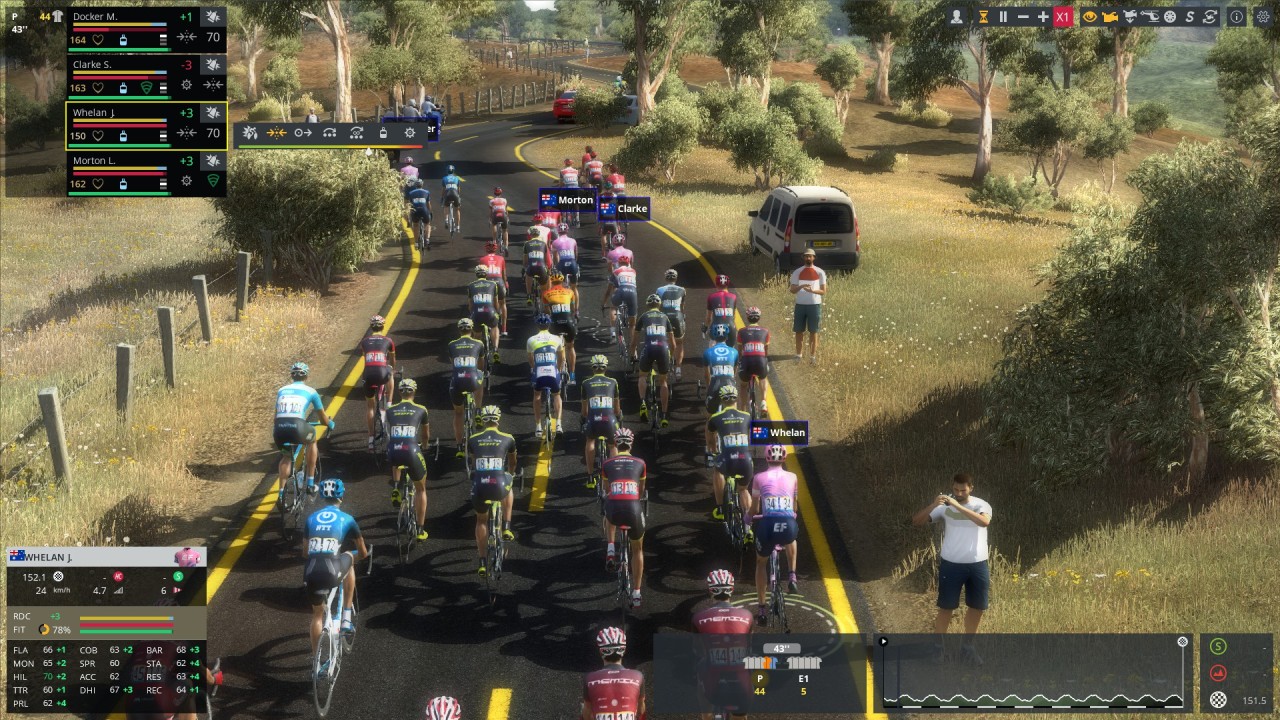Viewport: 1280px width, 720px height.
Task: Use the water bottle order icon
Action: [383, 133]
